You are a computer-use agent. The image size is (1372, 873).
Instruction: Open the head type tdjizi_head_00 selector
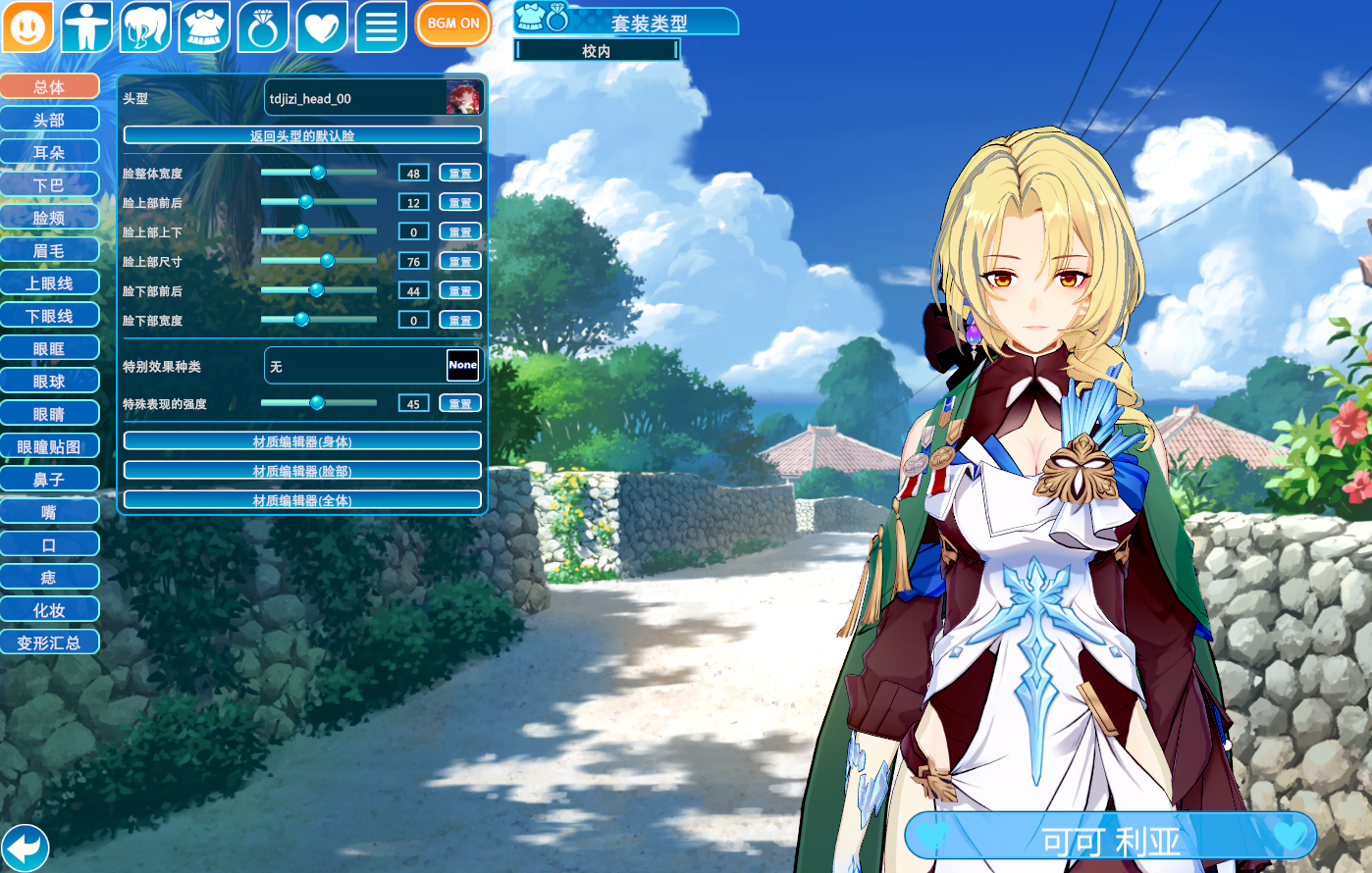click(x=373, y=98)
